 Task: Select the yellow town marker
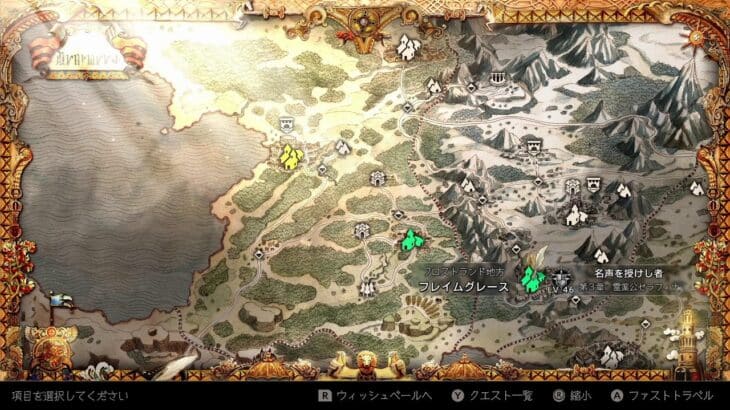[x=290, y=157]
